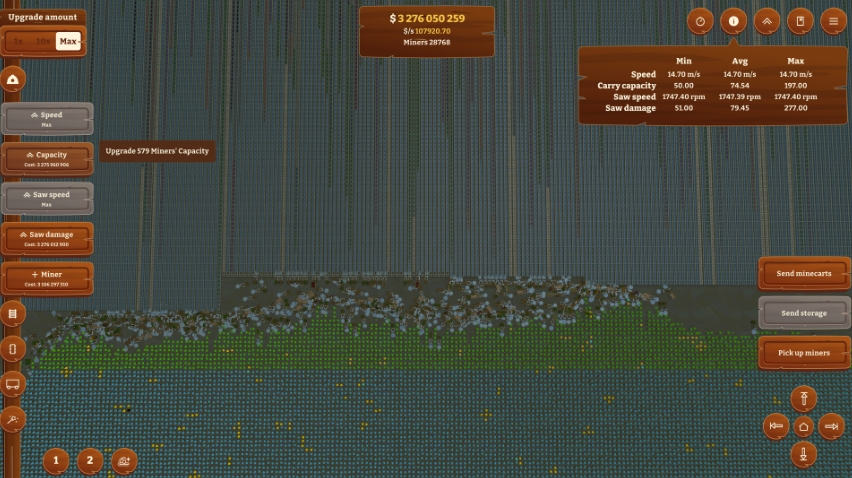Open the hamburger main menu
Screen dimensions: 852x478
831,21
